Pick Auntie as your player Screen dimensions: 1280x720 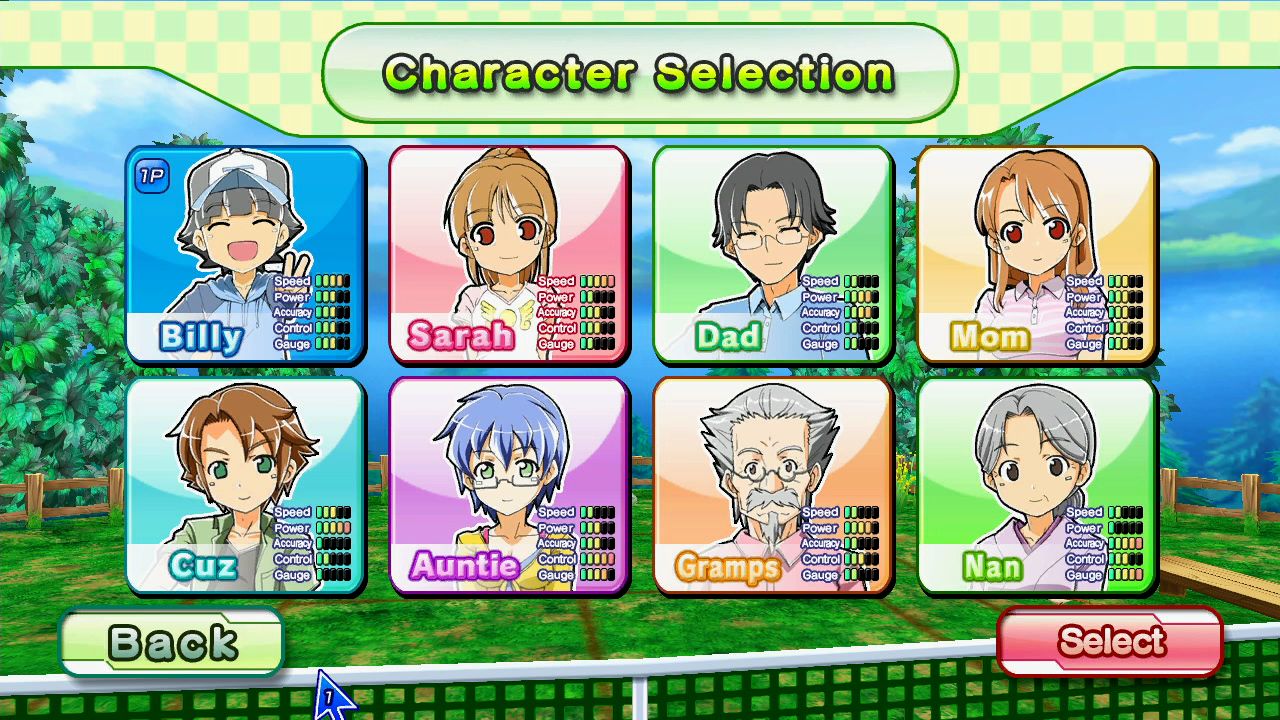tap(509, 486)
